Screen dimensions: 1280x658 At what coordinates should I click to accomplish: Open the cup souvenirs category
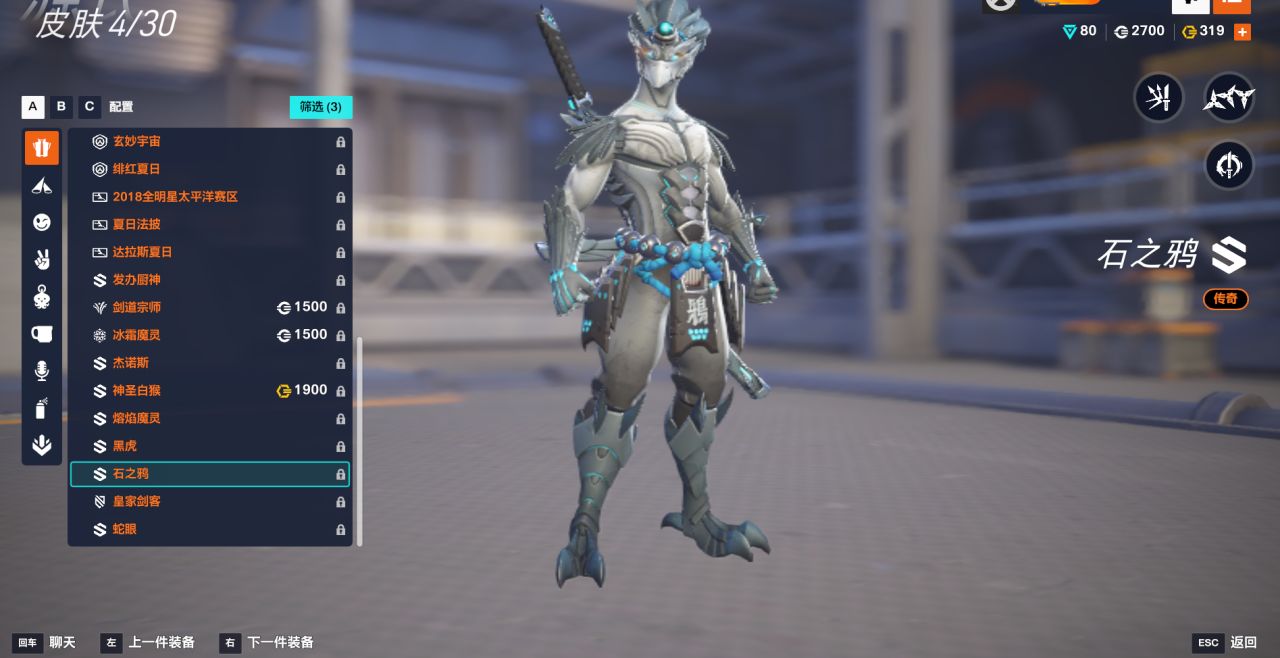[x=42, y=334]
